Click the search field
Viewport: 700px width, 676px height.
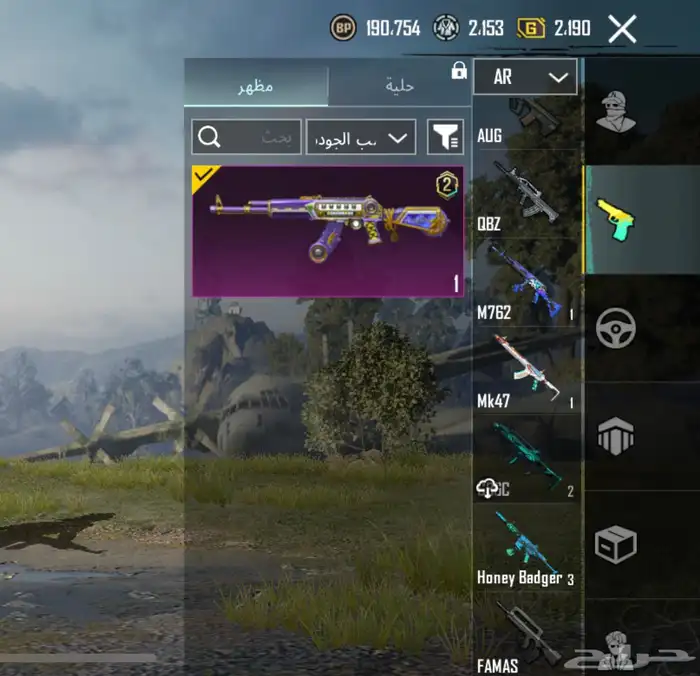pos(246,136)
